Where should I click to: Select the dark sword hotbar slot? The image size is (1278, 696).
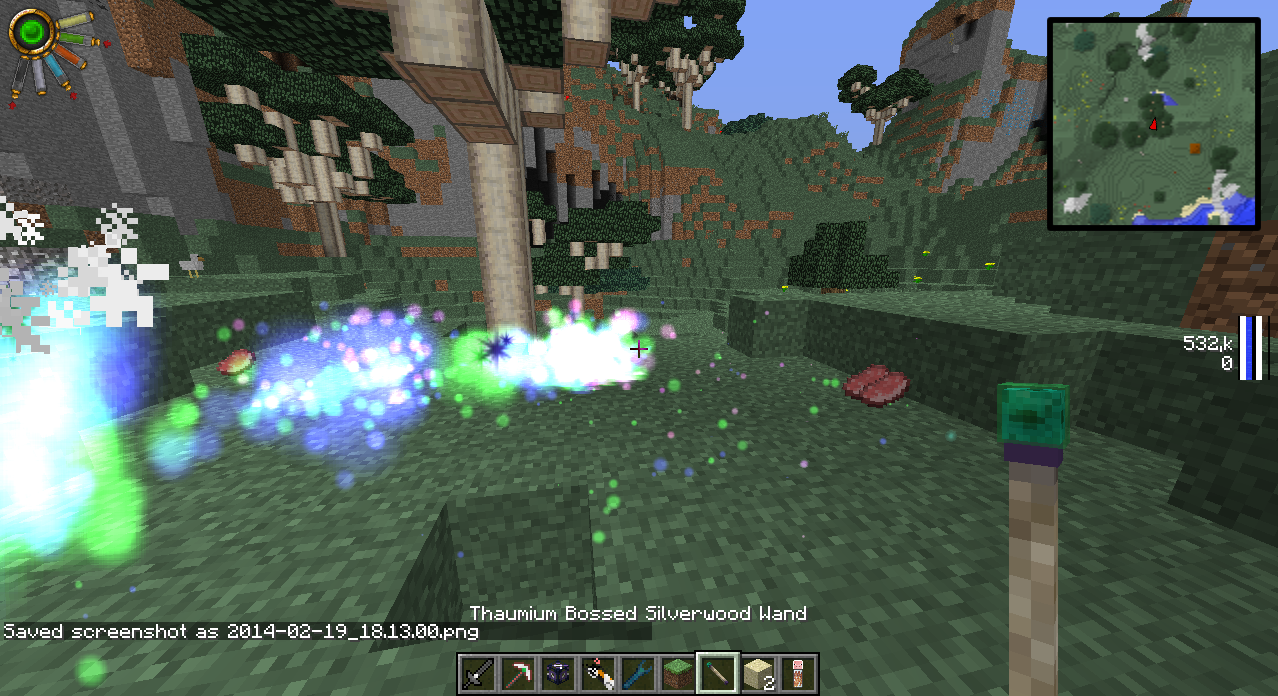[478, 674]
